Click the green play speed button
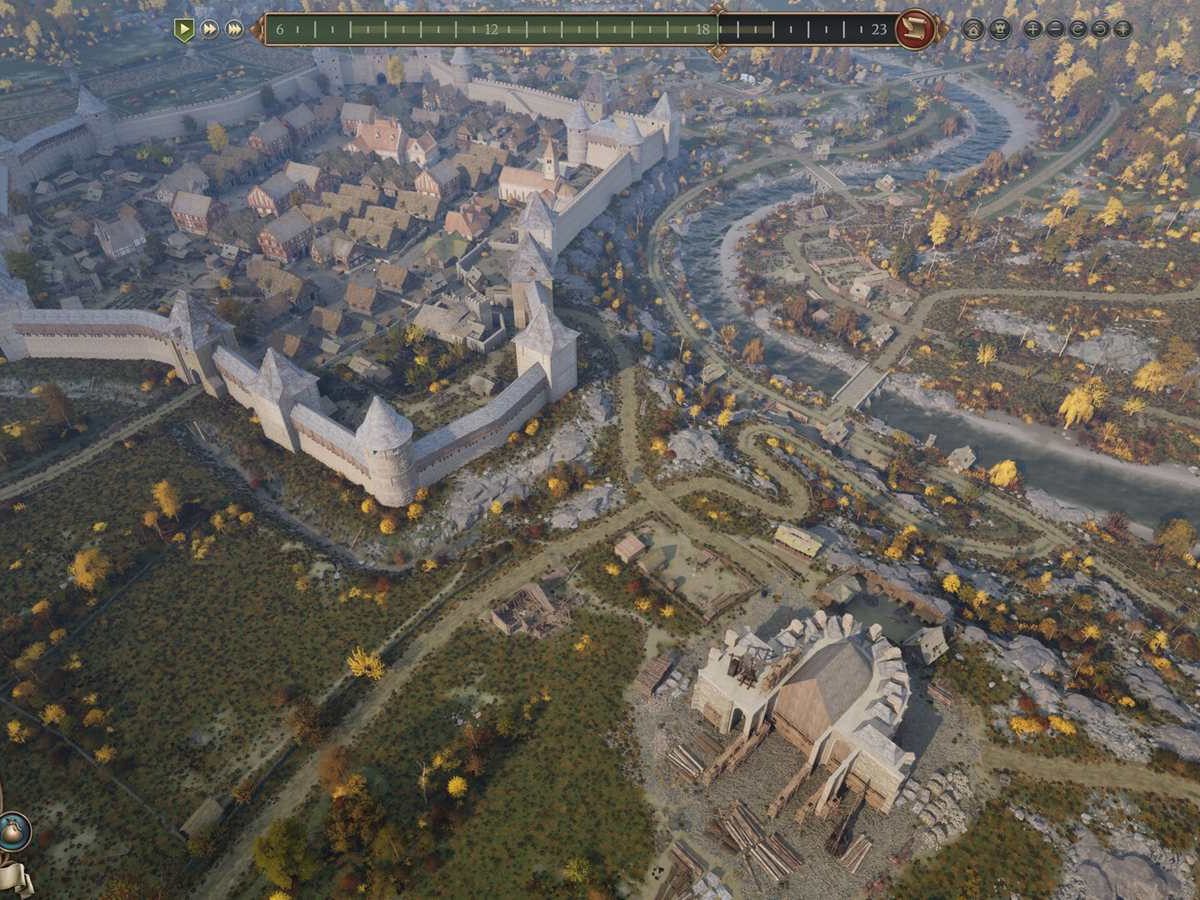Screen dimensions: 1200x900 (184, 29)
